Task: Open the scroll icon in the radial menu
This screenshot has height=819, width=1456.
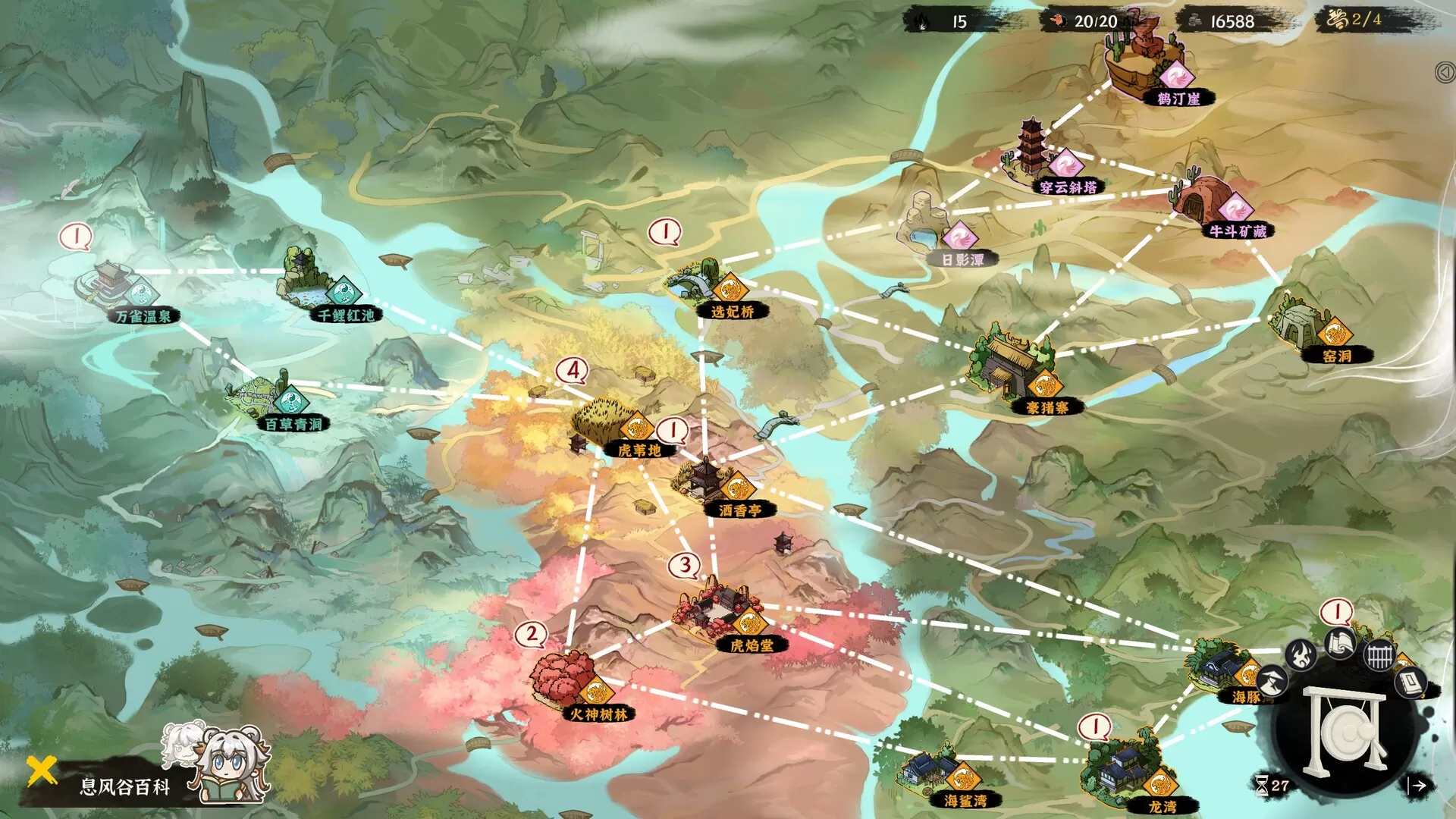Action: [1339, 645]
